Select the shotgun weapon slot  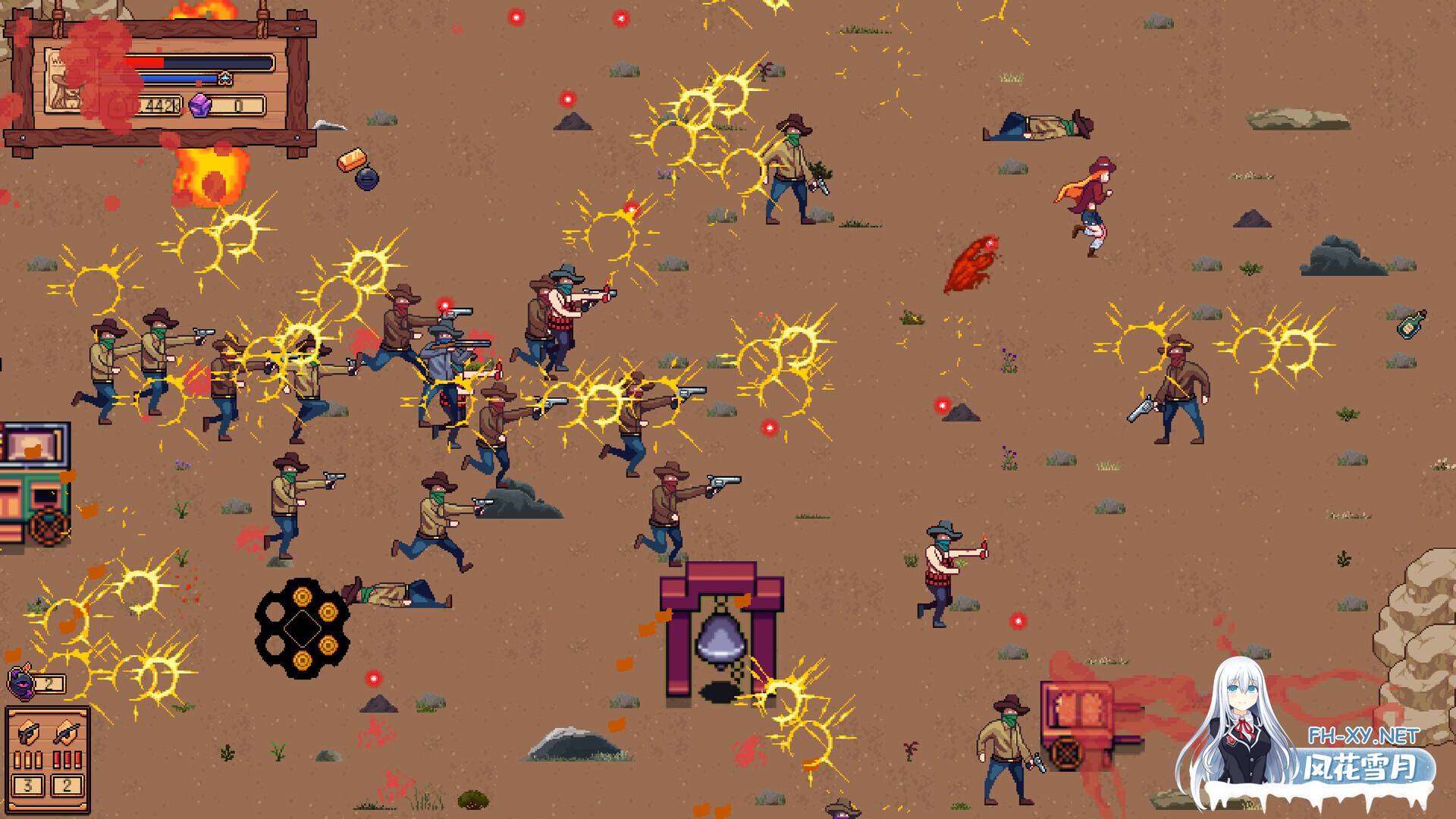click(x=67, y=732)
